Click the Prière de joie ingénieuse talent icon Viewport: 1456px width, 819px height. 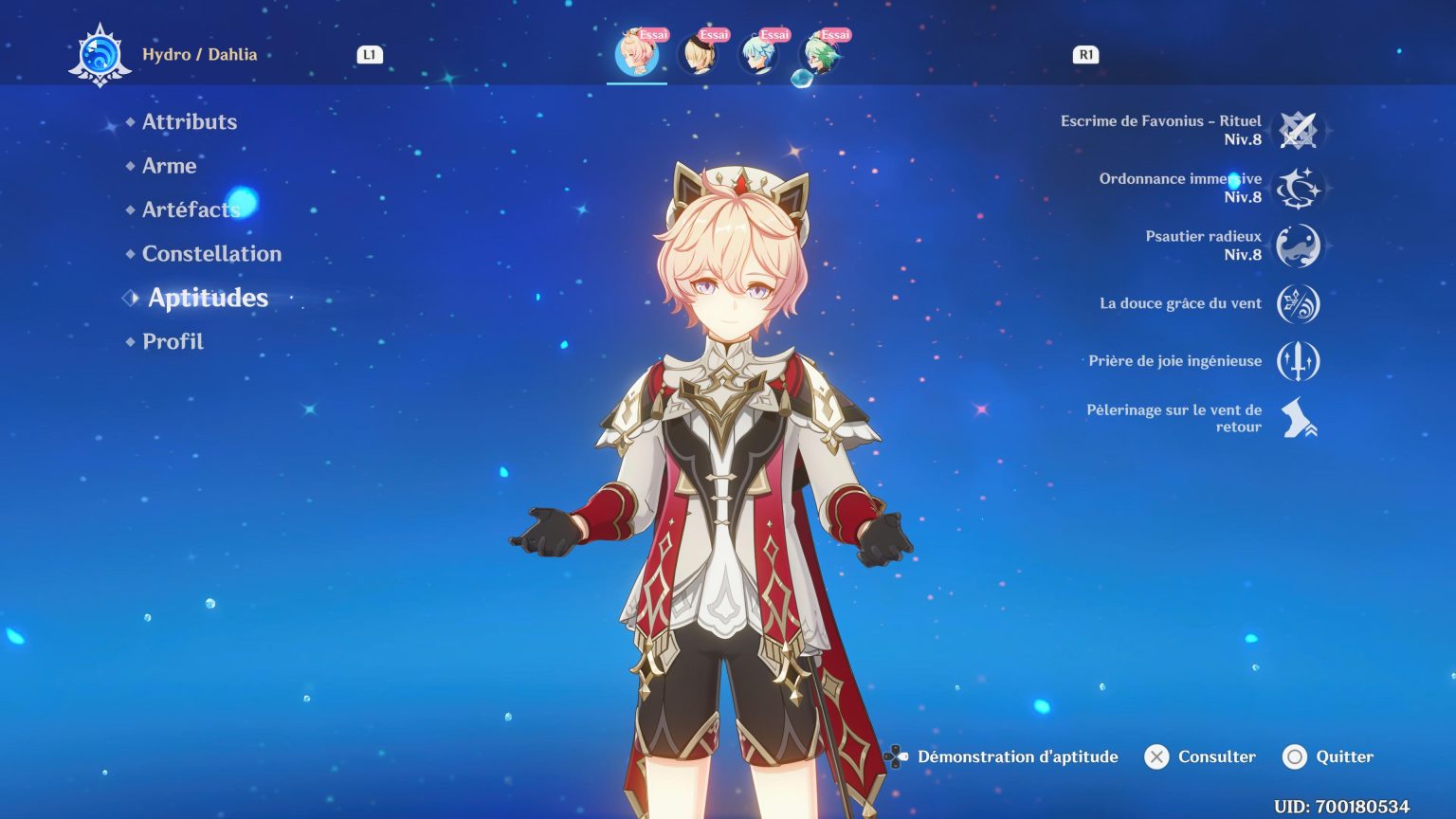coord(1298,361)
